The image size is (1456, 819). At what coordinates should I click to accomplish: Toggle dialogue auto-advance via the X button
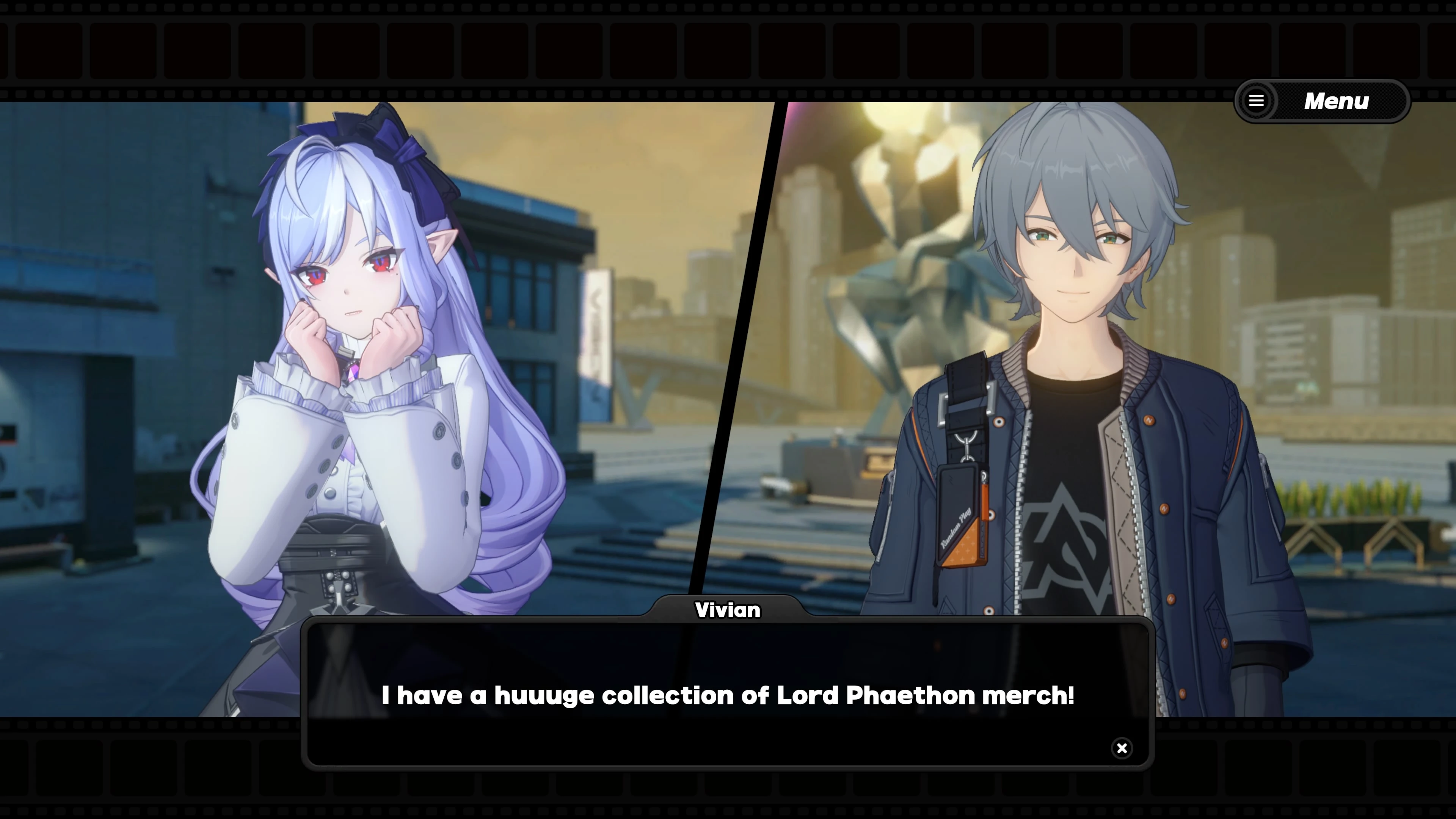[x=1122, y=748]
